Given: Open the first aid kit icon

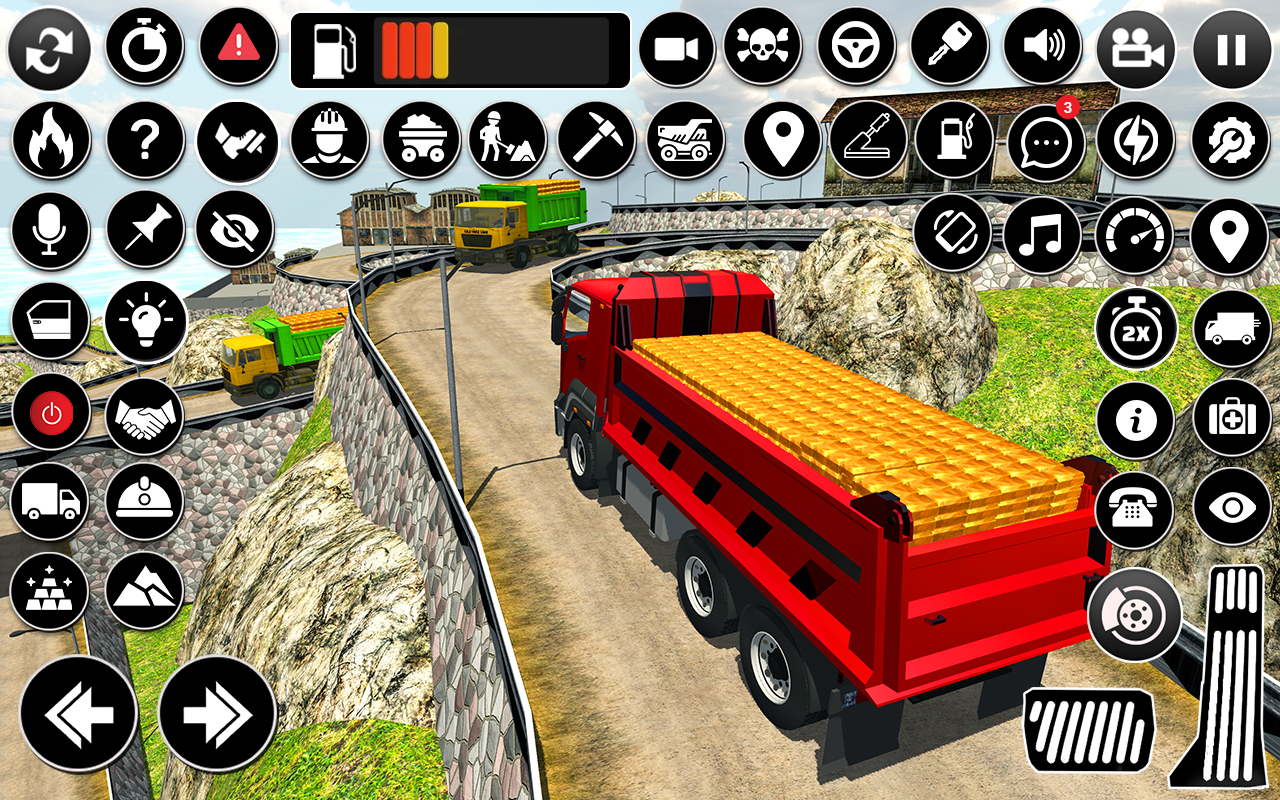Looking at the screenshot, I should pos(1231,419).
